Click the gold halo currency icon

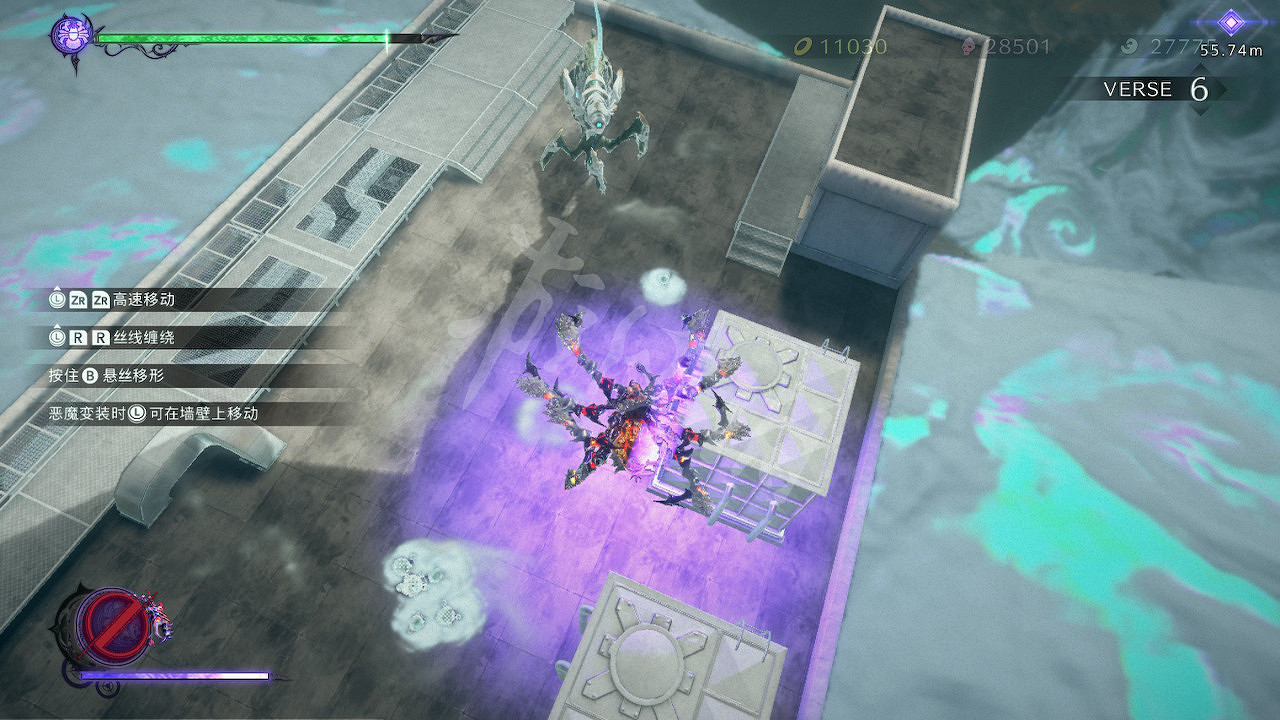(803, 46)
